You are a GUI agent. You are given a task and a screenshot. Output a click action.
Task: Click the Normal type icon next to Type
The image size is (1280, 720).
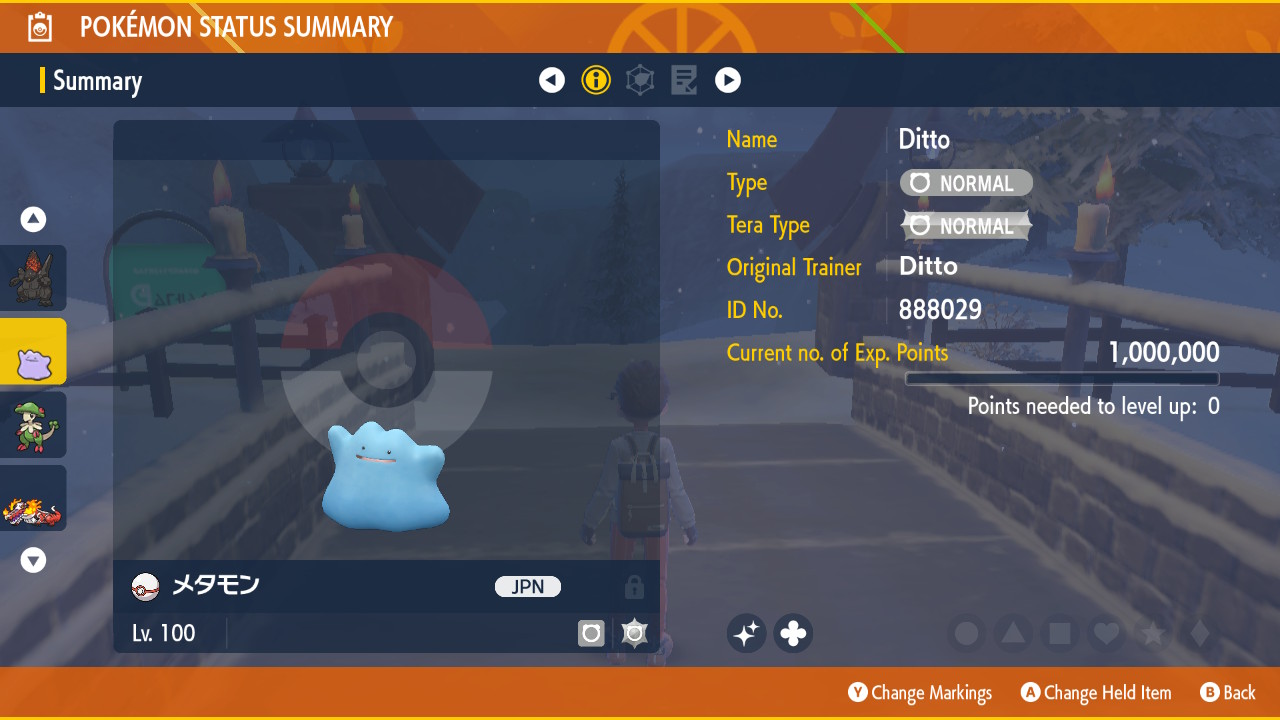pyautogui.click(x=966, y=183)
